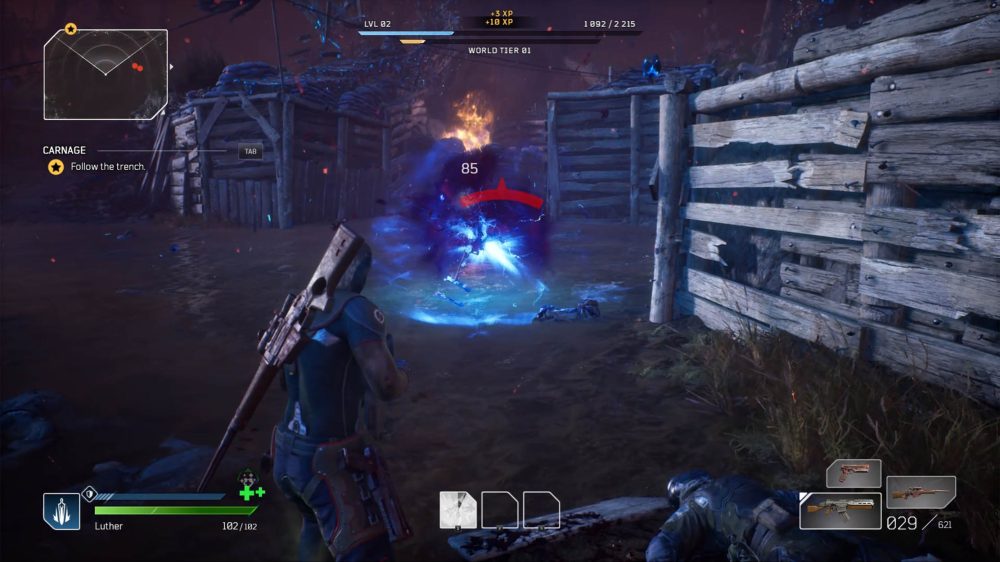Select the quest objective star icon
Viewport: 1000px width, 562px height.
point(56,167)
